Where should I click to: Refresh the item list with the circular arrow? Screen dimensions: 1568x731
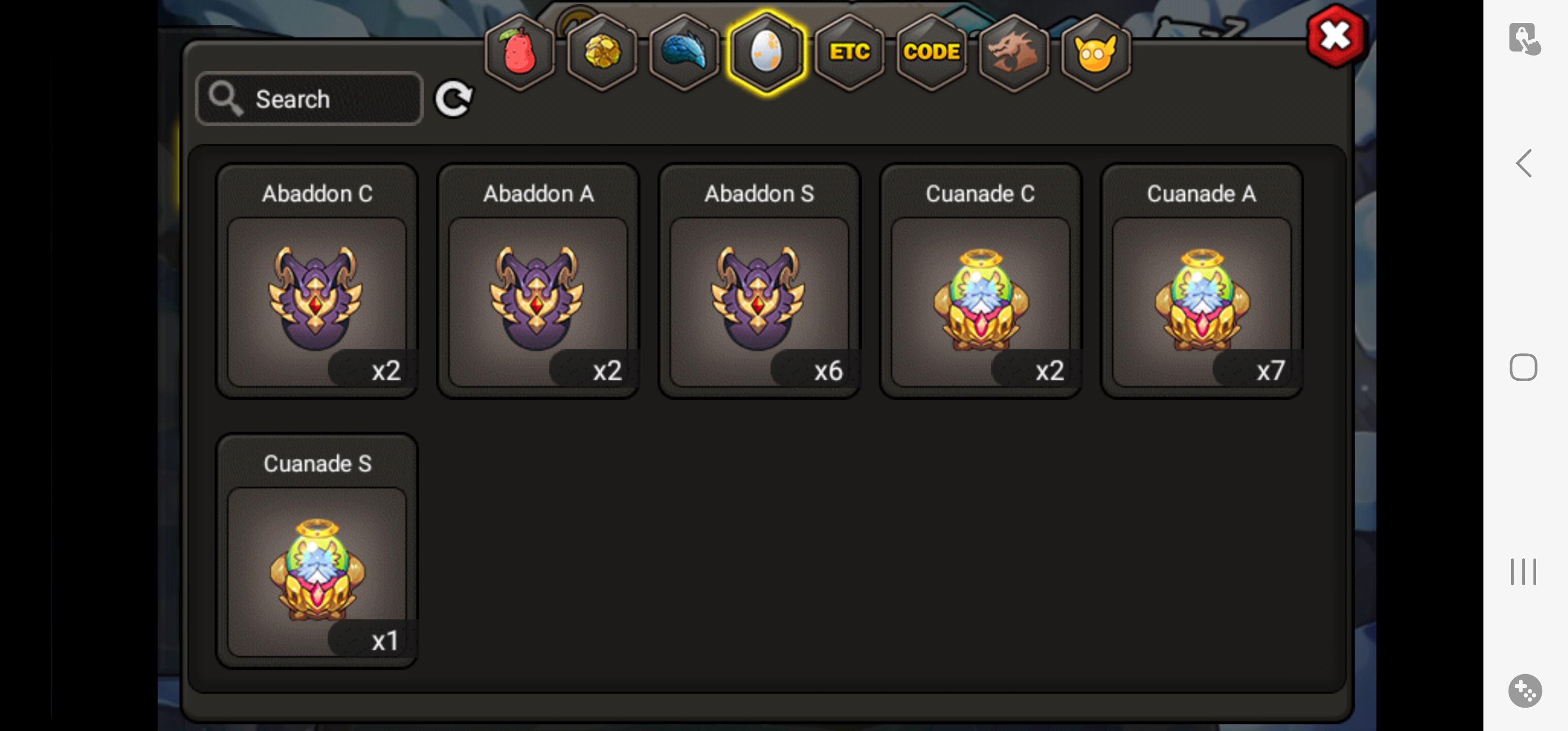[x=453, y=98]
